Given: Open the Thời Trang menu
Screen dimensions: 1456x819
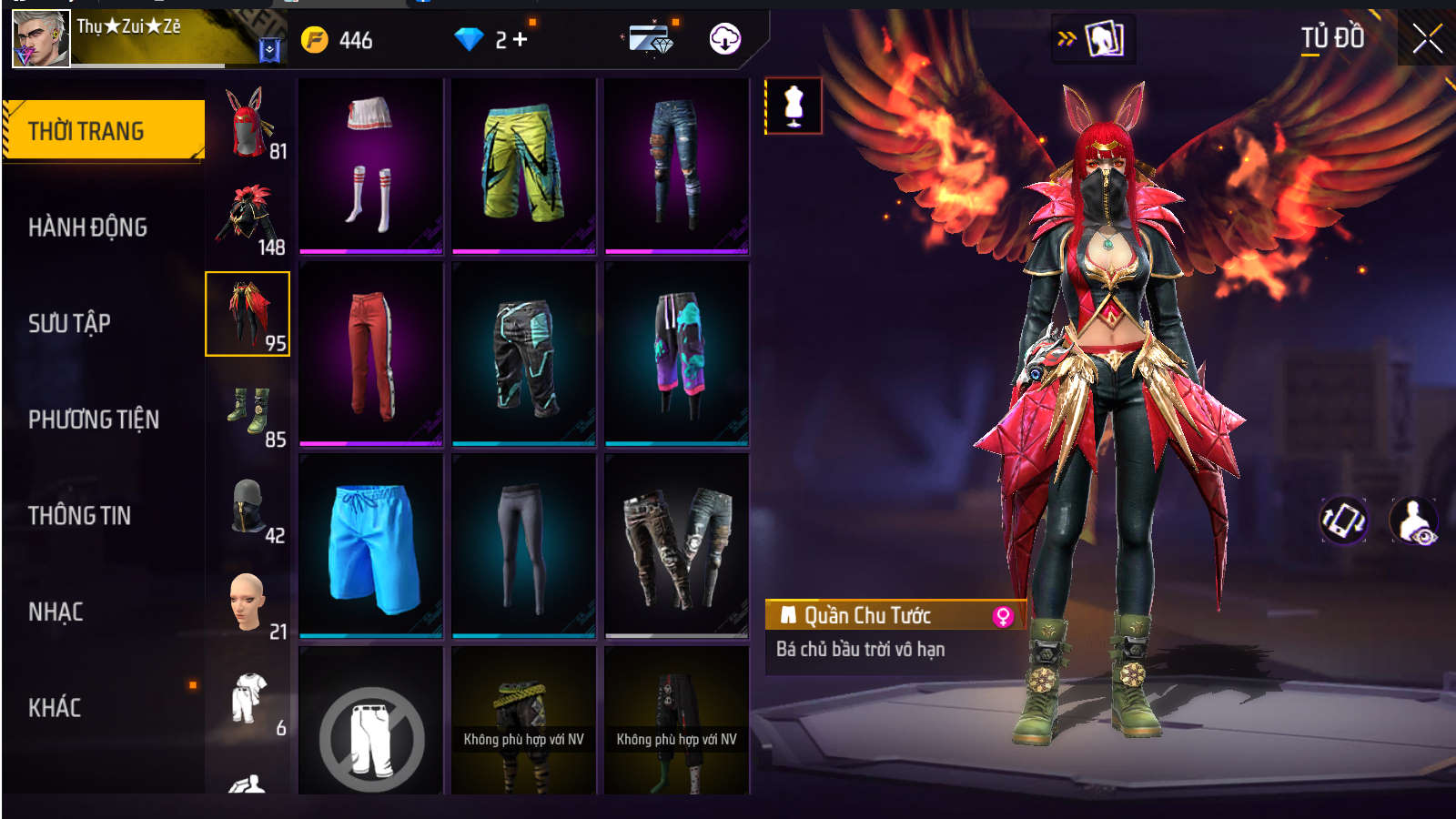Looking at the screenshot, I should [x=103, y=131].
